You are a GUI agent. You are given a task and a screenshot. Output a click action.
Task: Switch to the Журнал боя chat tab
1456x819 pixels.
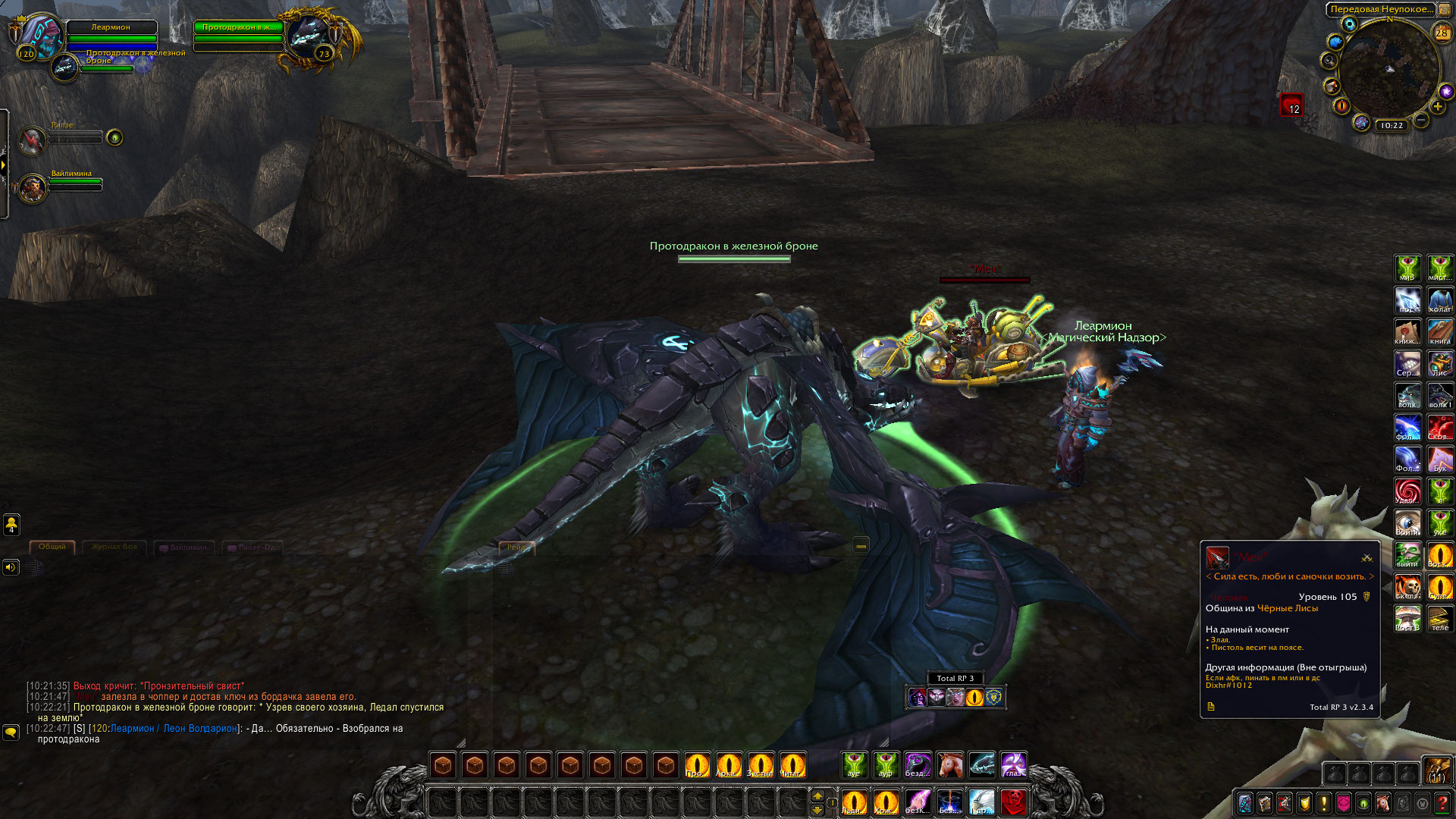click(x=115, y=547)
